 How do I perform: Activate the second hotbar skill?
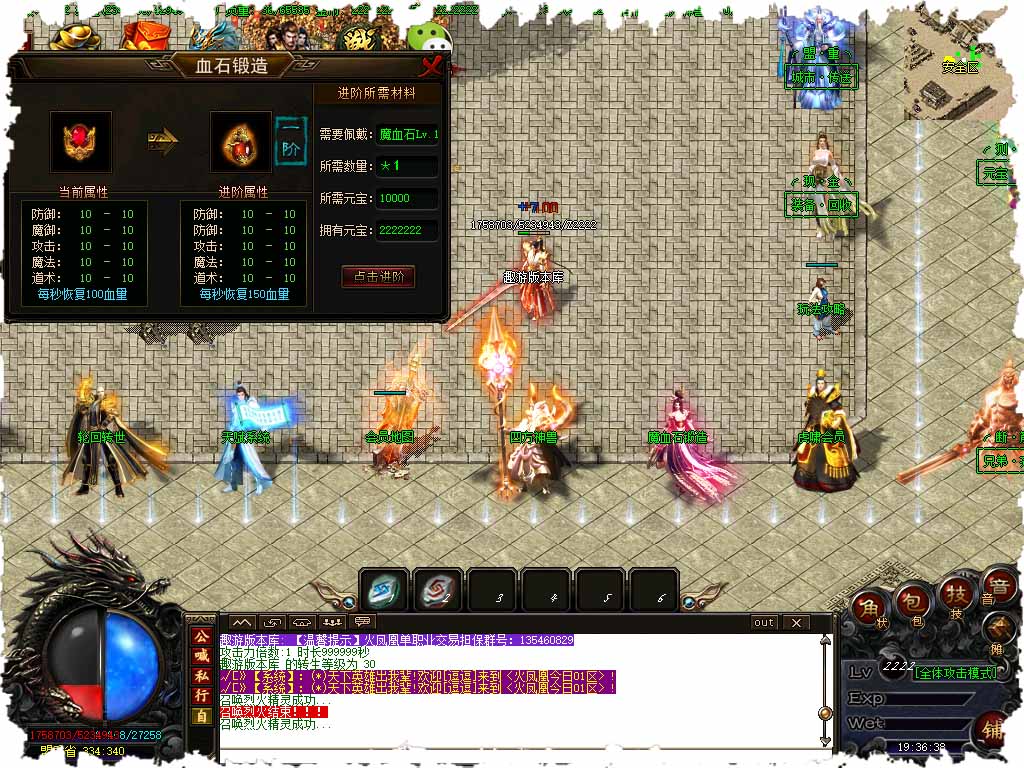pos(438,591)
